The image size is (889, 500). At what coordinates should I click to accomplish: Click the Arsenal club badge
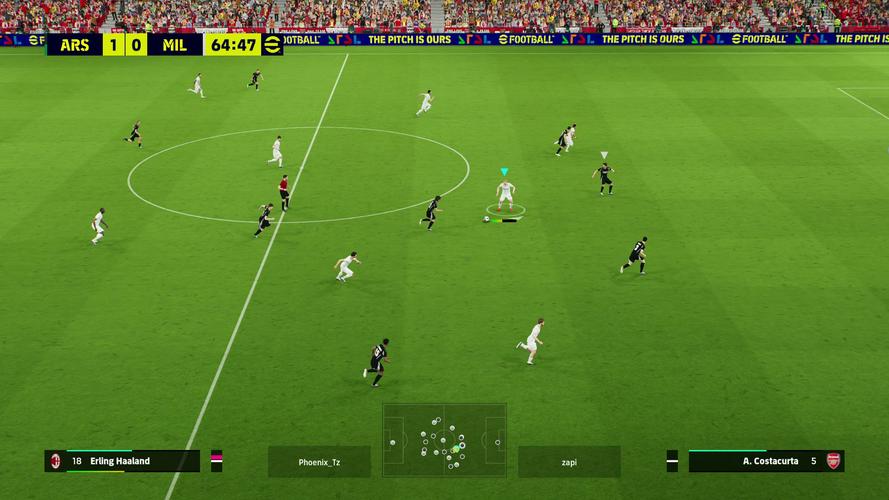[833, 461]
